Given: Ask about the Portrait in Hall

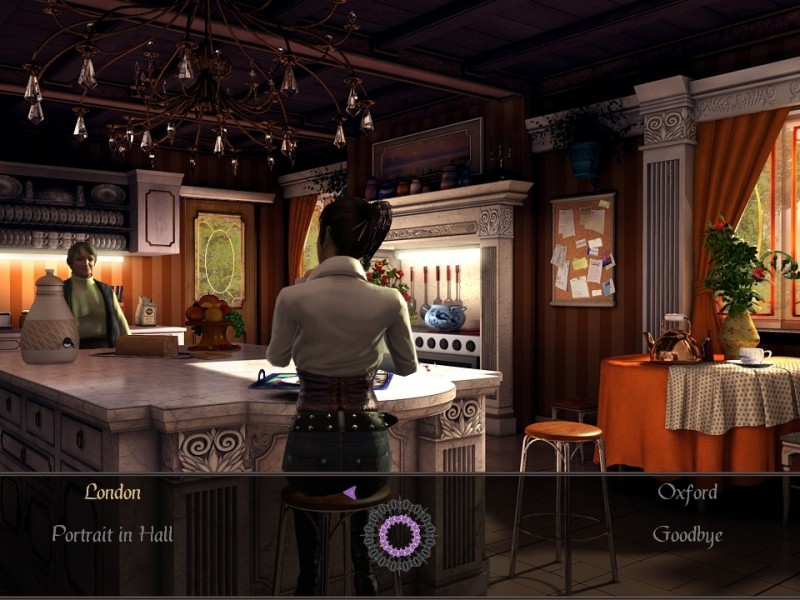Looking at the screenshot, I should pos(112,535).
